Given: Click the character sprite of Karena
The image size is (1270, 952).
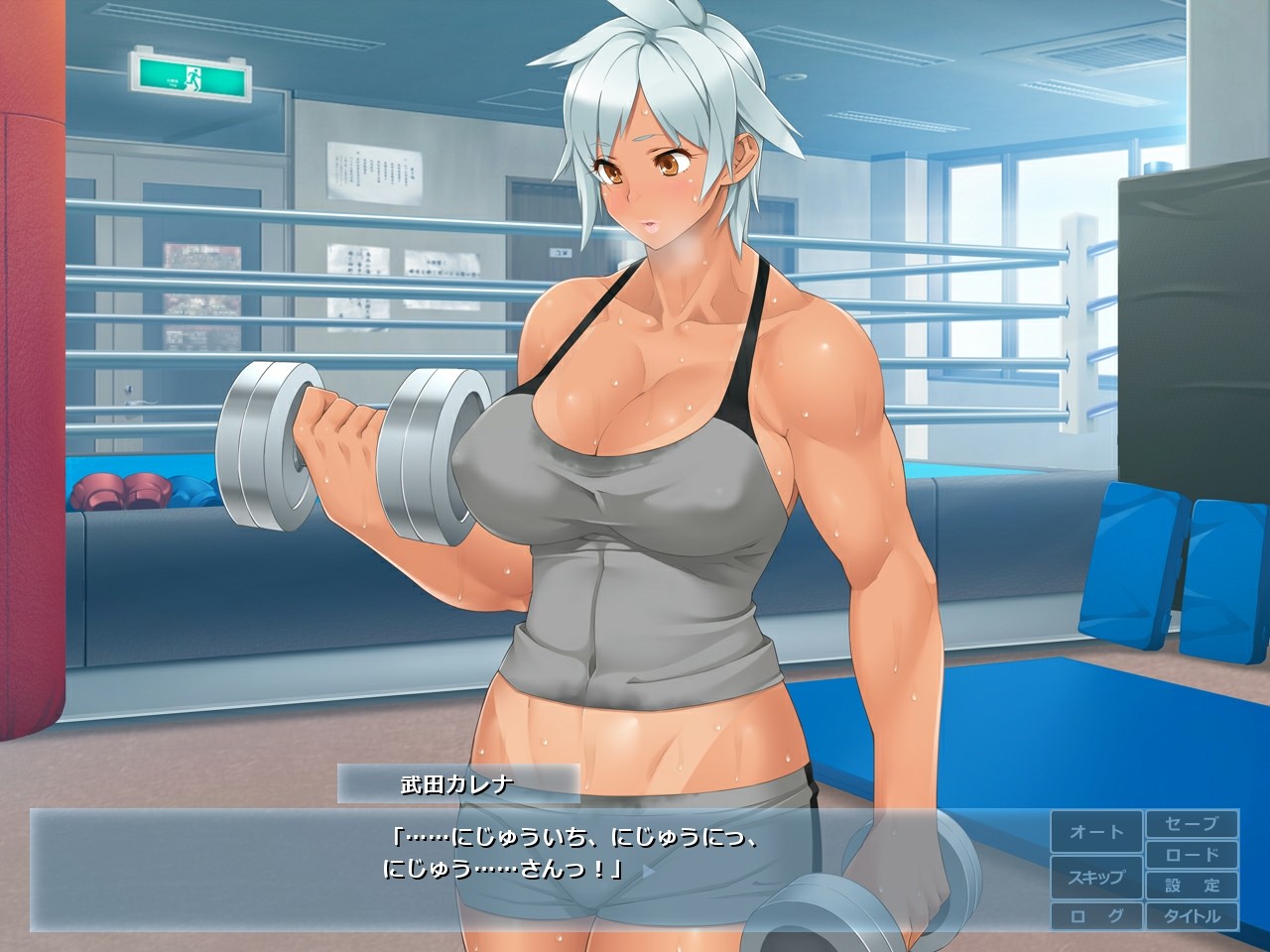Looking at the screenshot, I should 645,446.
